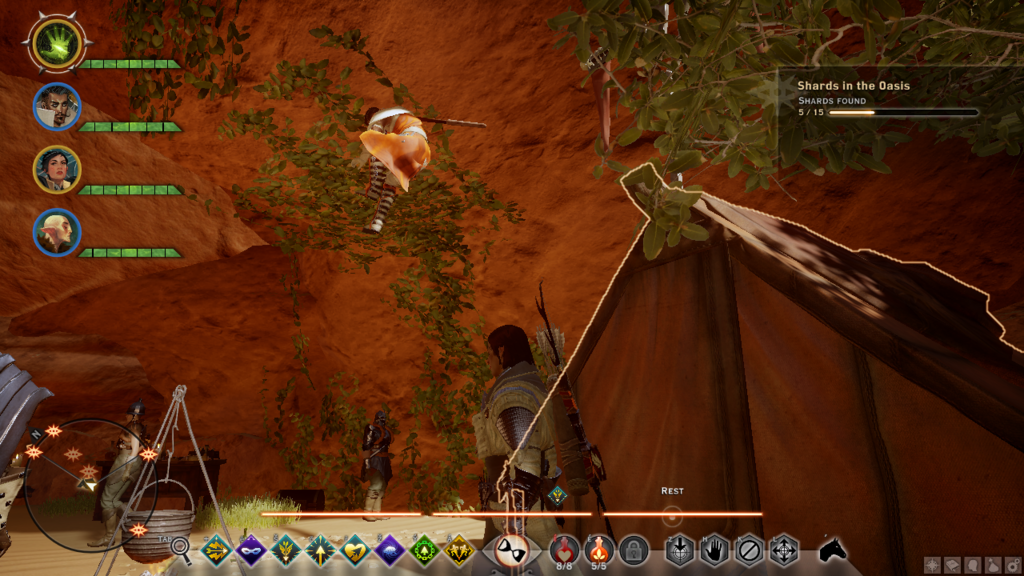
Task: Select the green glowing hand party leader portrait
Action: tap(56, 43)
